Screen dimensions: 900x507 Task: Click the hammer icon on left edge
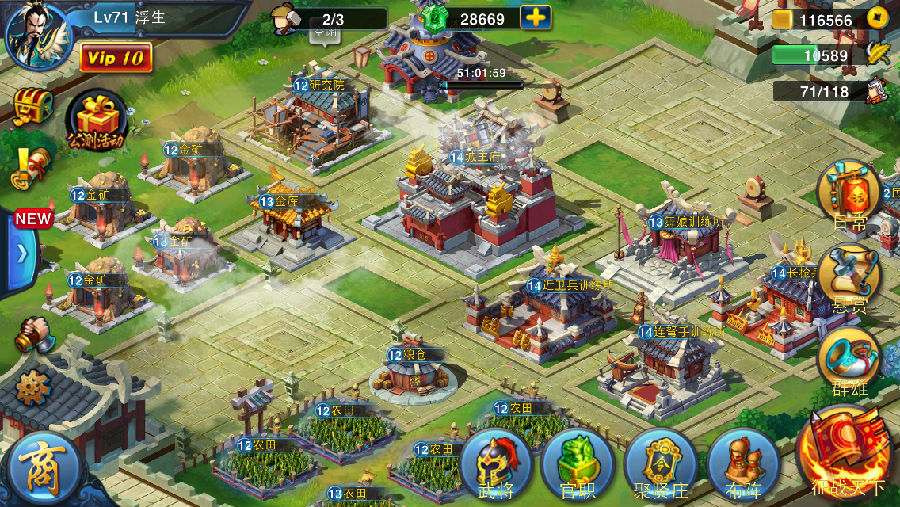[x=34, y=335]
